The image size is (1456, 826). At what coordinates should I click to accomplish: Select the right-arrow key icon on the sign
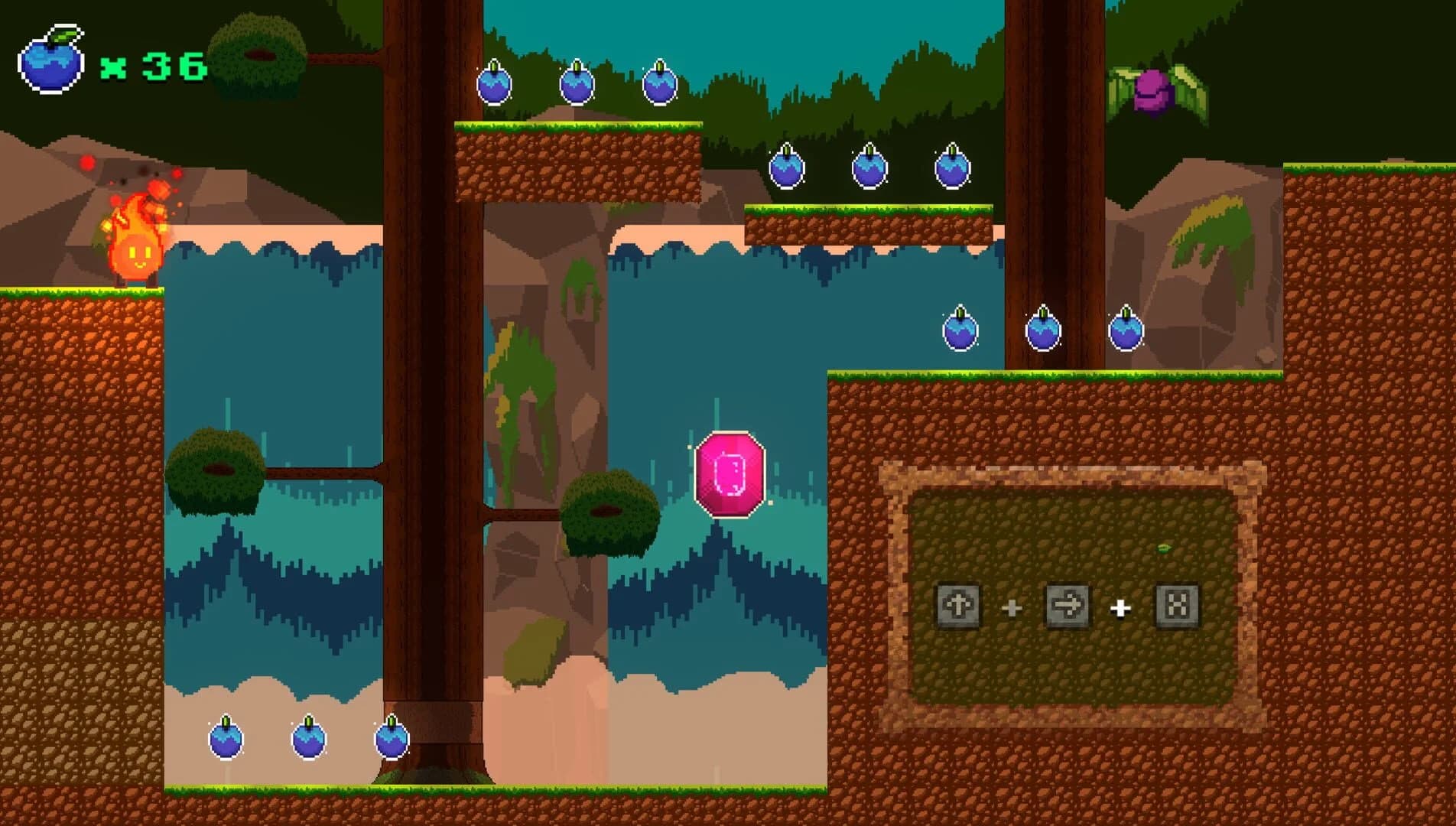1068,607
